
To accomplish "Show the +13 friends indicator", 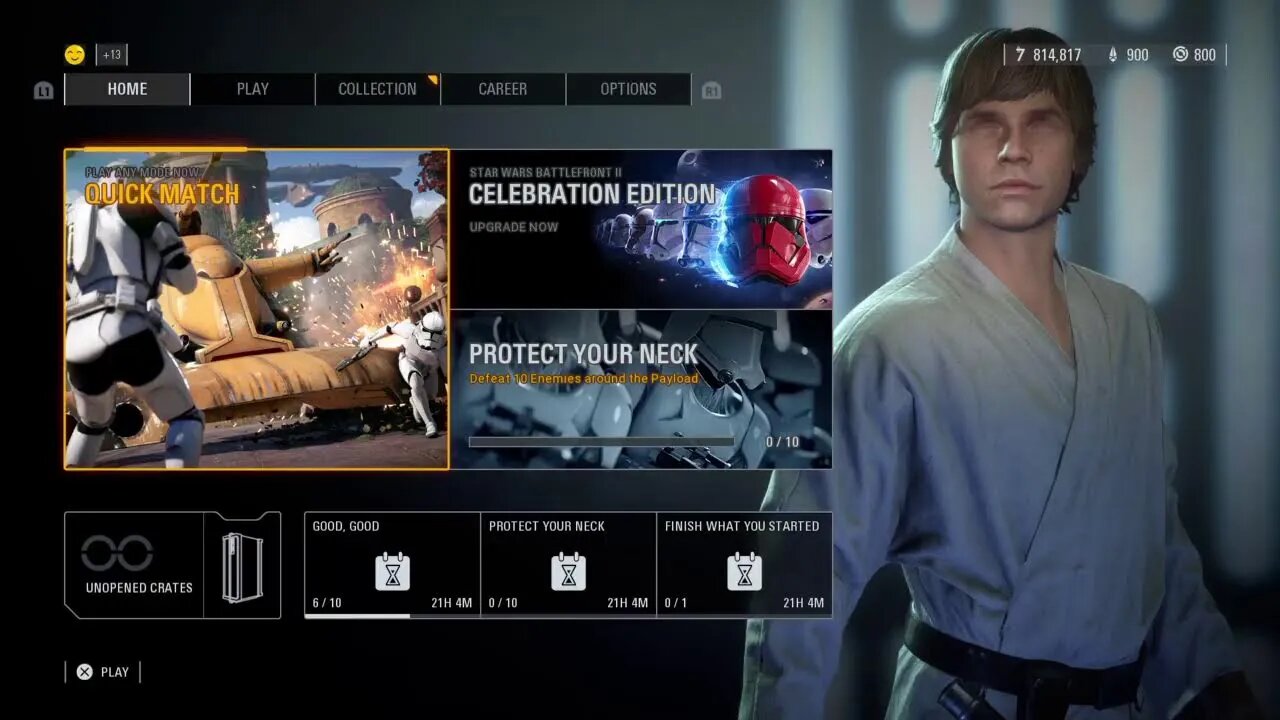I will click(111, 55).
